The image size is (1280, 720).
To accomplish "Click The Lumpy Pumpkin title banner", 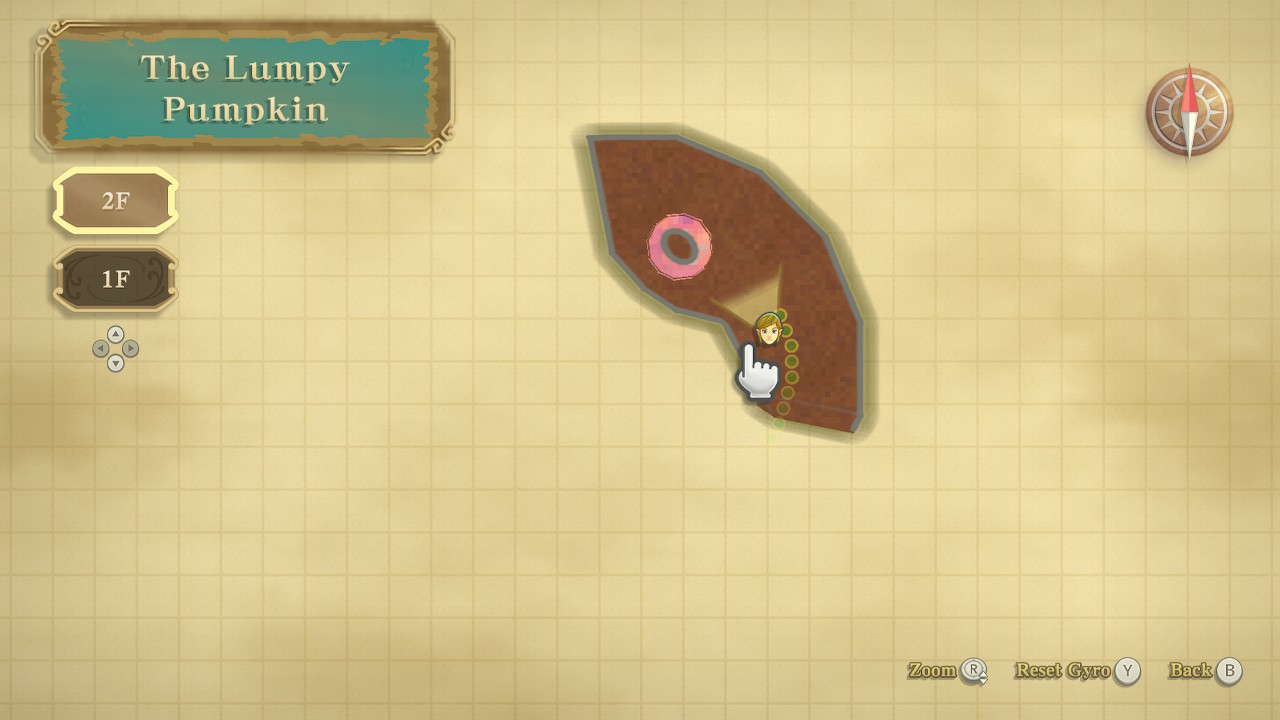I will (245, 87).
